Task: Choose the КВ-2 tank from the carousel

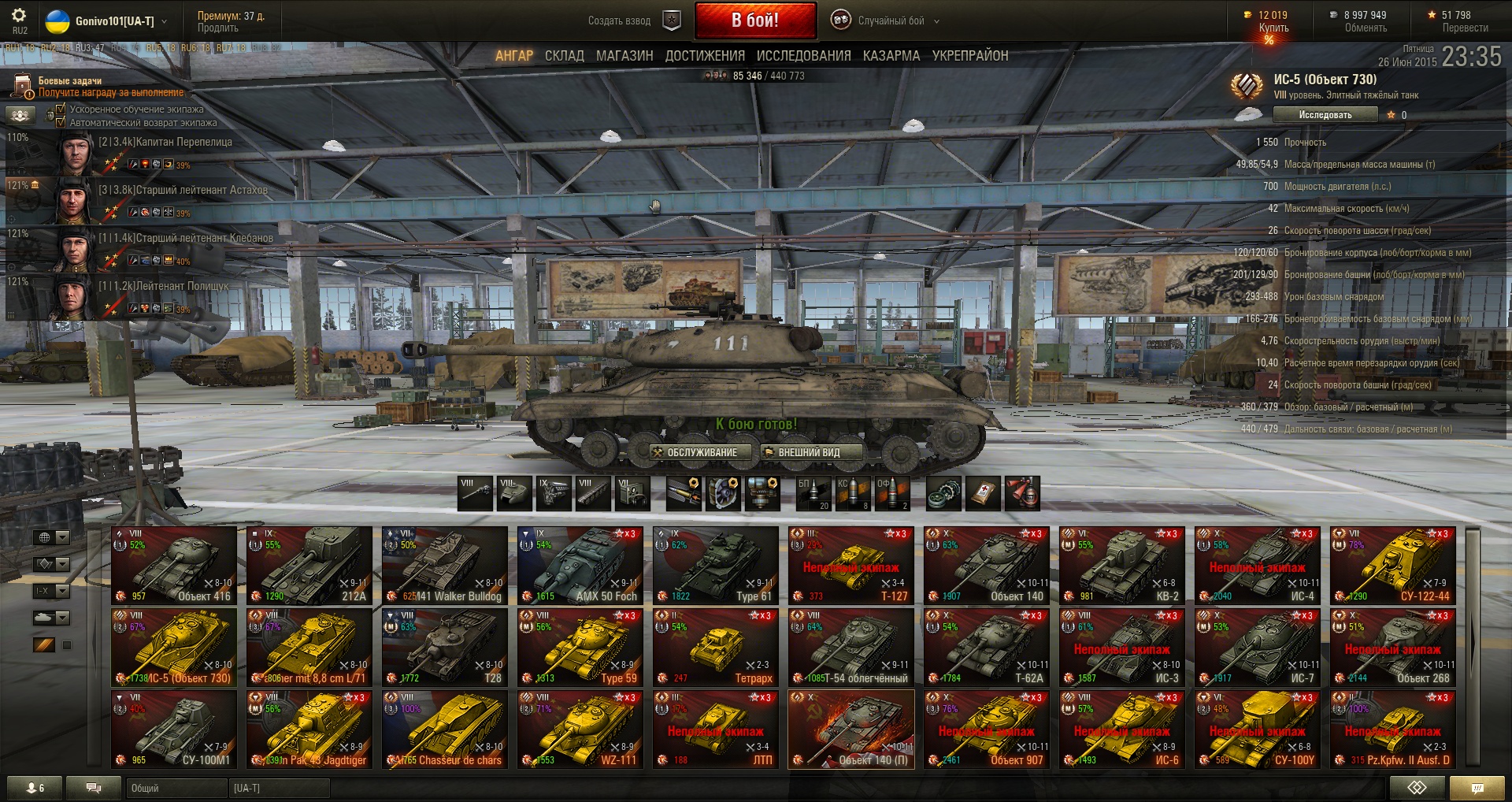Action: pyautogui.click(x=1121, y=565)
